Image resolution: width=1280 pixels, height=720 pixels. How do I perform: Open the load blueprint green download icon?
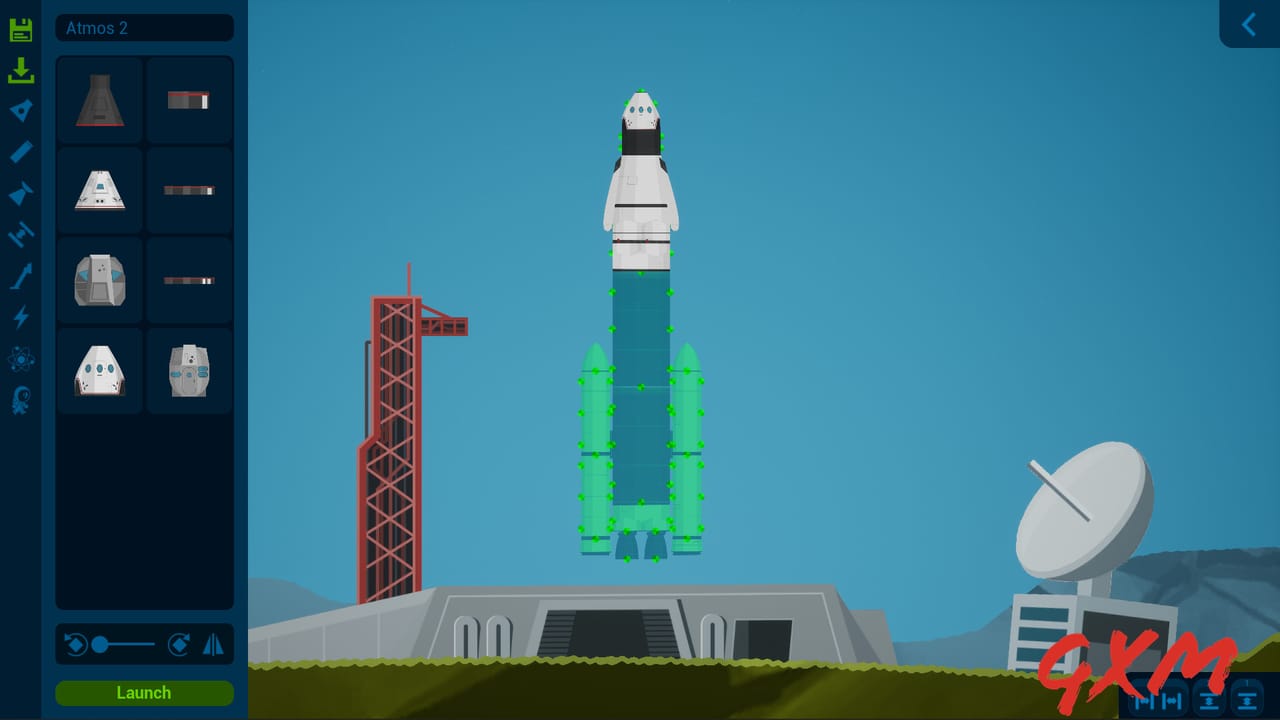[x=21, y=70]
